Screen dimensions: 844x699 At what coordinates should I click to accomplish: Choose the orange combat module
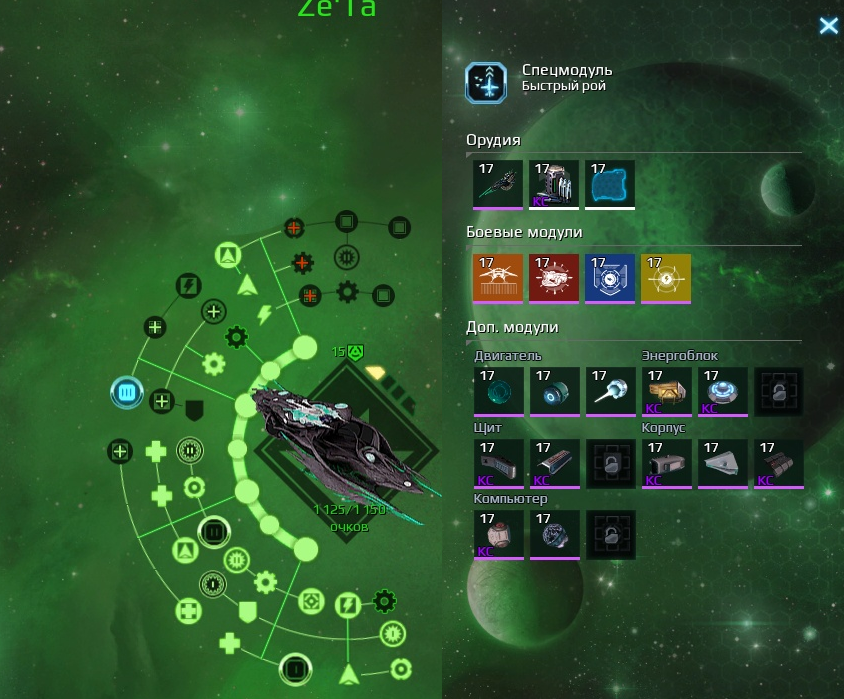[498, 278]
